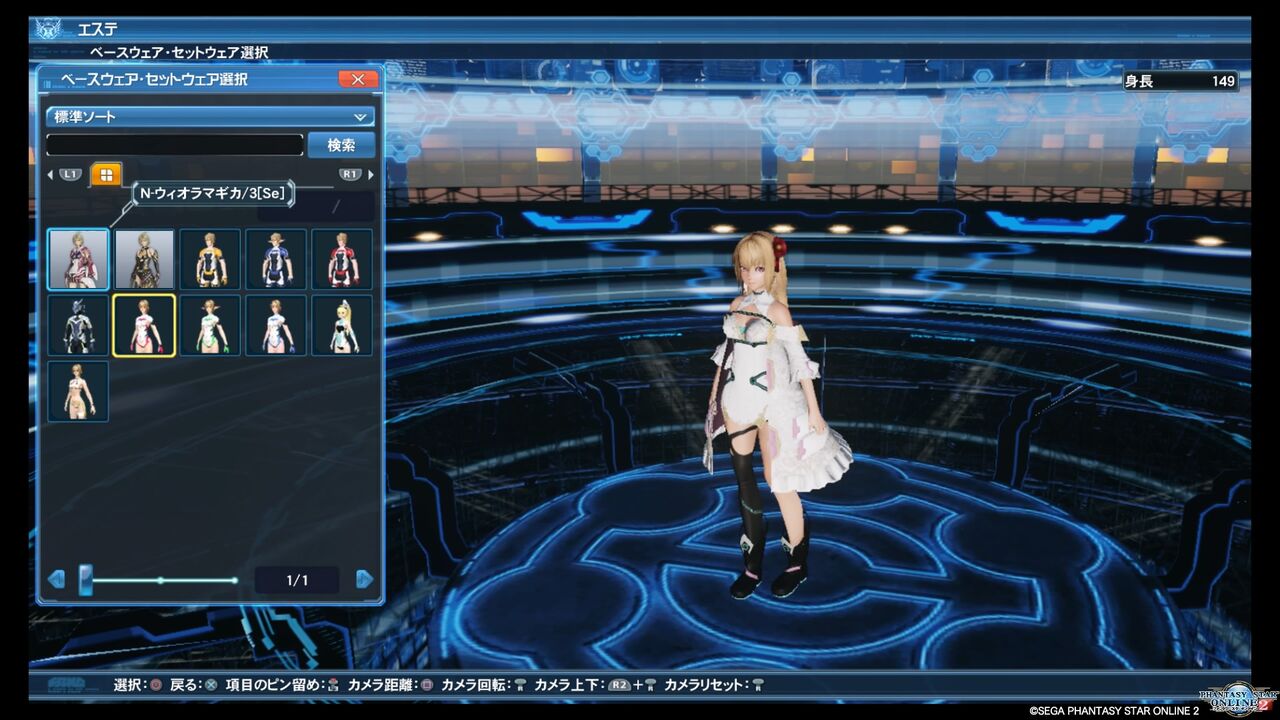This screenshot has width=1280, height=720.
Task: Select the dark bodysuit thumbnail in second row
Action: coord(78,325)
